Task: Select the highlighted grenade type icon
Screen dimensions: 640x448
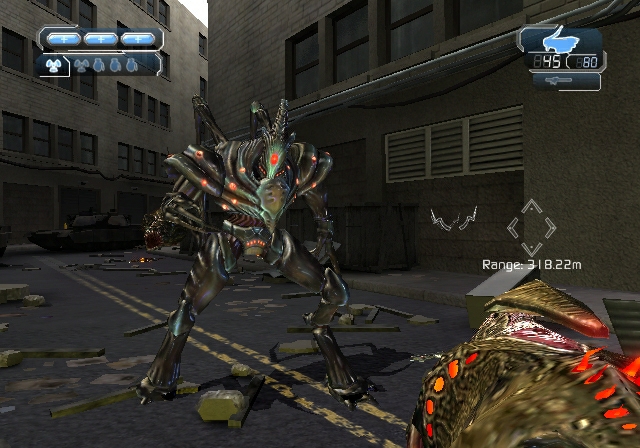Action: [54, 65]
